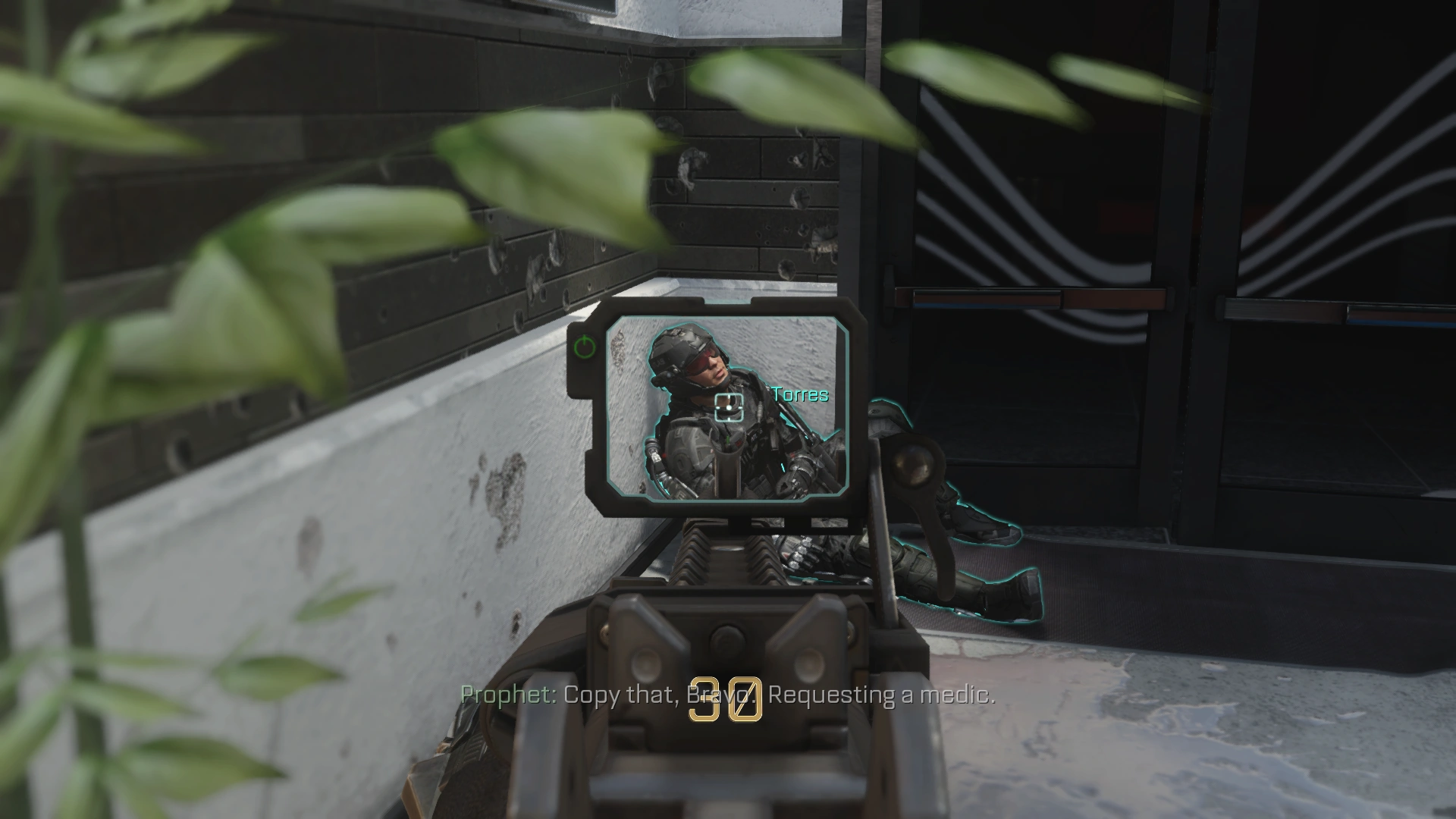The height and width of the screenshot is (819, 1456).
Task: Select the square targeting reticle
Action: 730,407
